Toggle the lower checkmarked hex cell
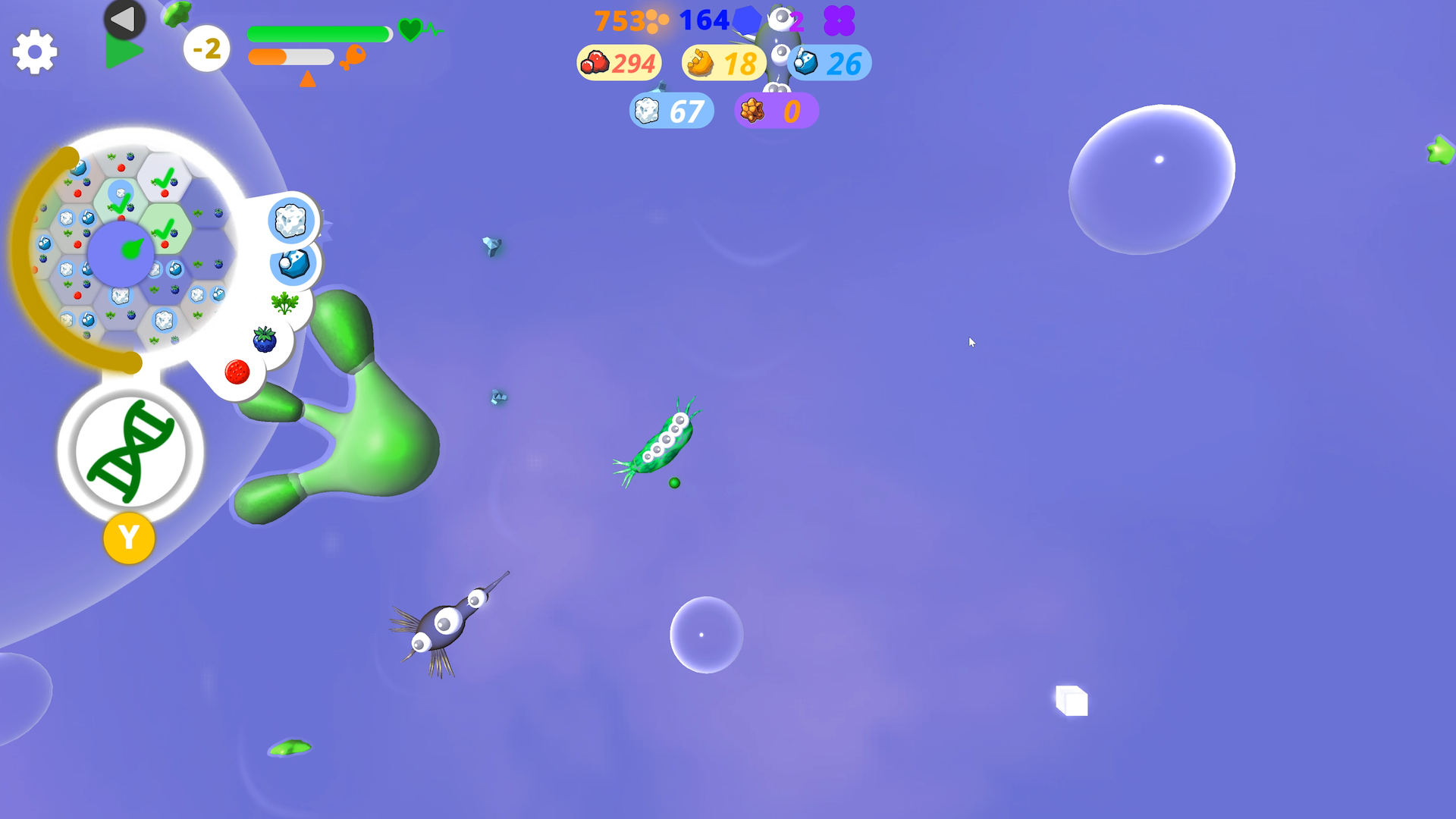The image size is (1456, 819). (x=164, y=231)
